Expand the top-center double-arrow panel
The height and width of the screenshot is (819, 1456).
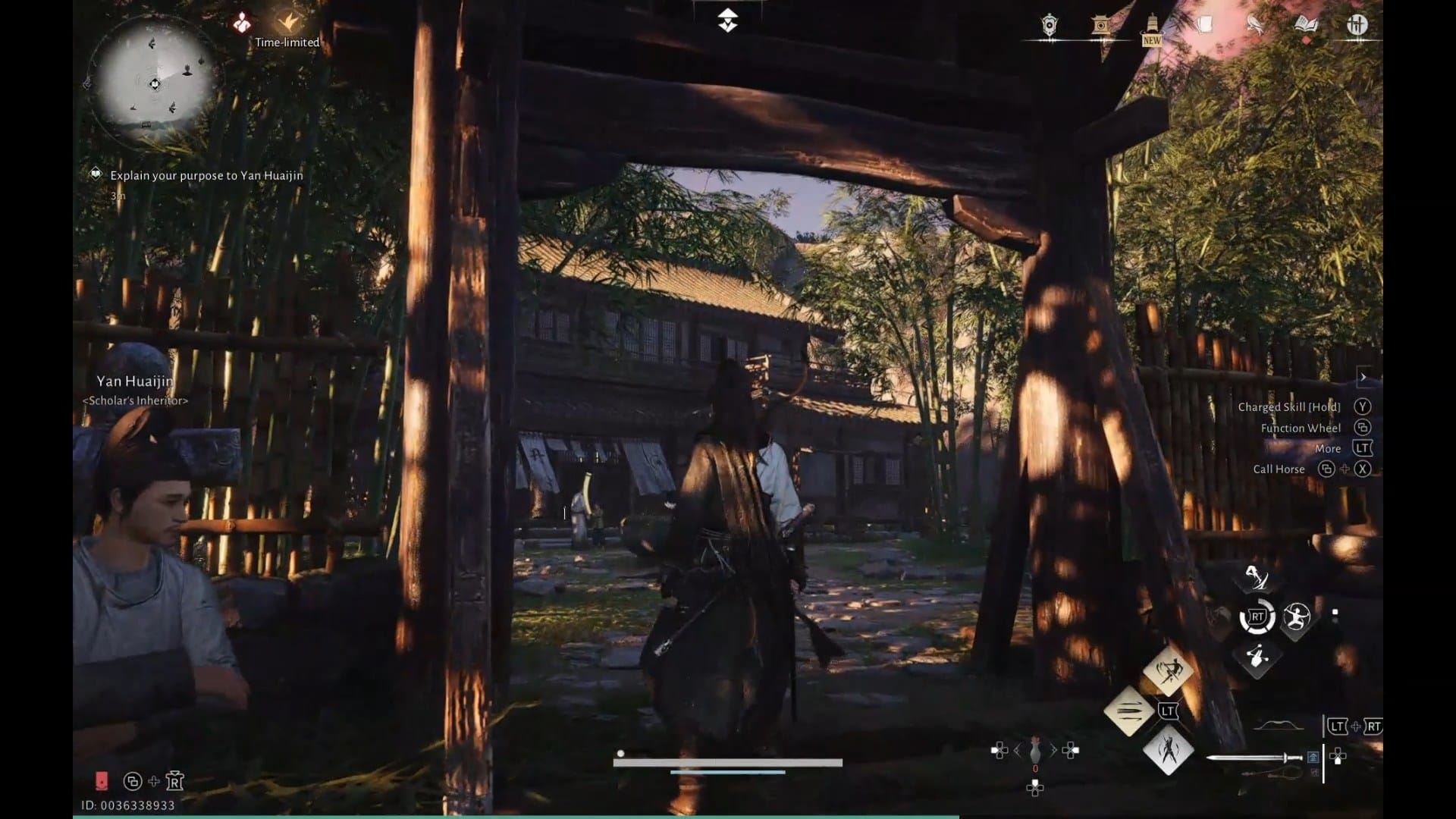pyautogui.click(x=727, y=20)
